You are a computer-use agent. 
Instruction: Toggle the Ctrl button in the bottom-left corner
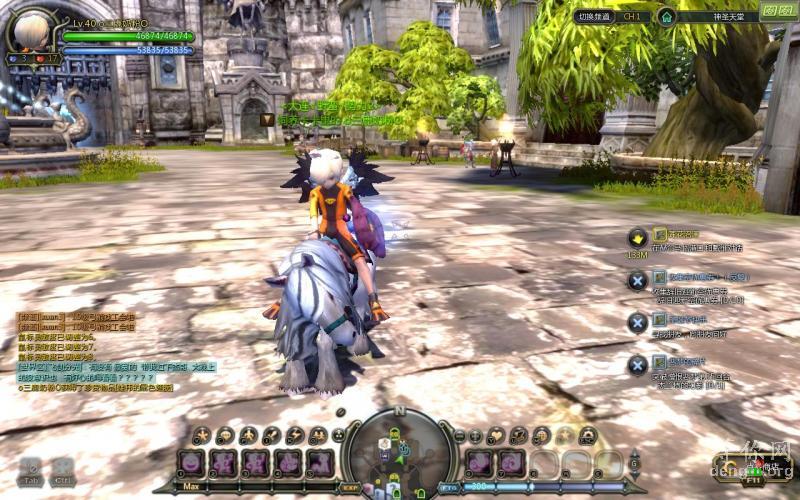62,471
